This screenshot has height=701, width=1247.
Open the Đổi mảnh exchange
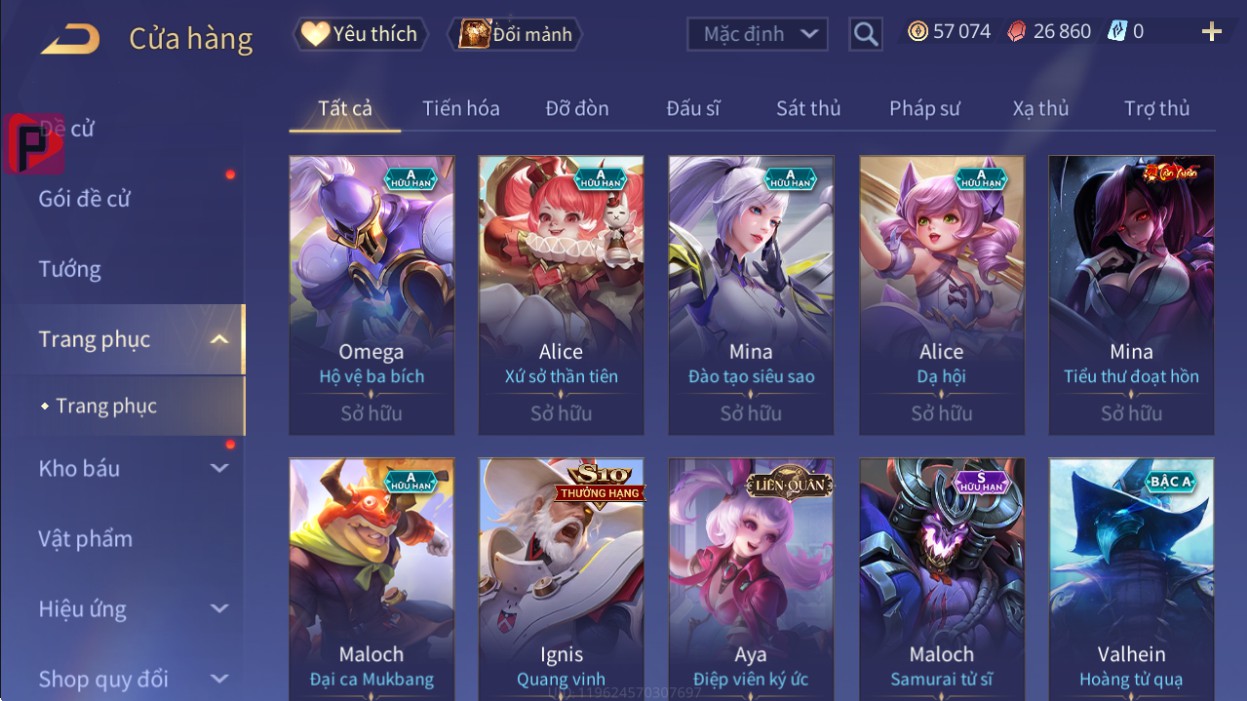514,34
